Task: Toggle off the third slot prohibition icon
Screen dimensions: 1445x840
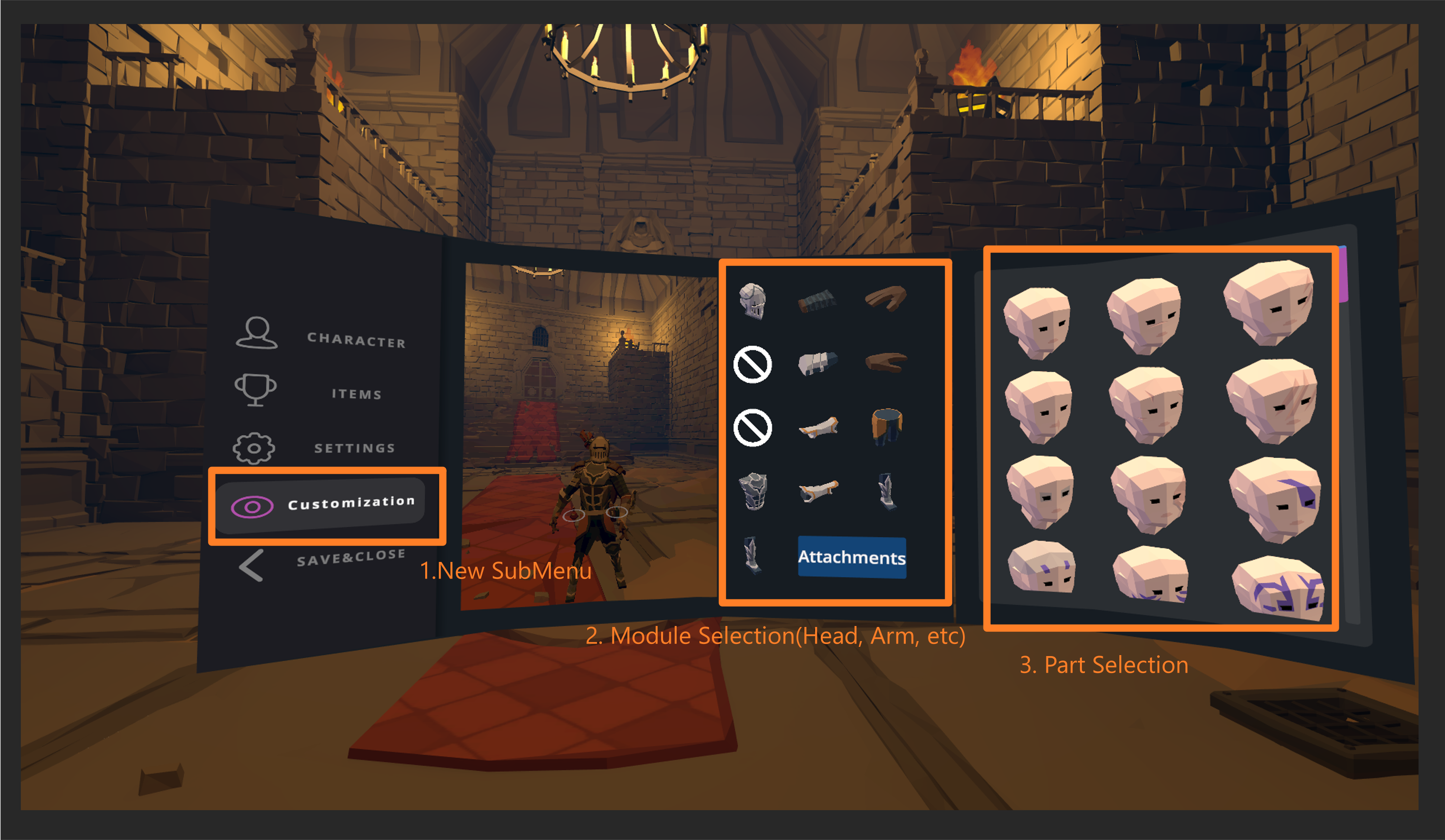Action: (752, 428)
